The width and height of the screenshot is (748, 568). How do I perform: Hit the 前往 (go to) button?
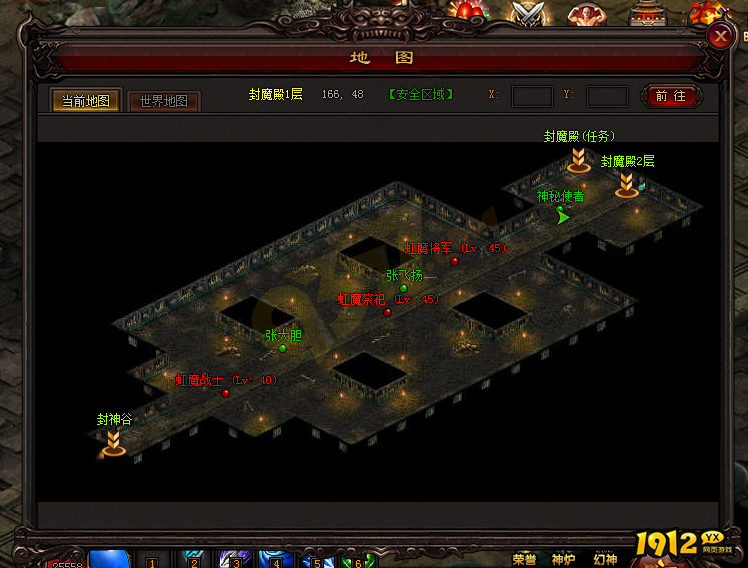tap(671, 96)
